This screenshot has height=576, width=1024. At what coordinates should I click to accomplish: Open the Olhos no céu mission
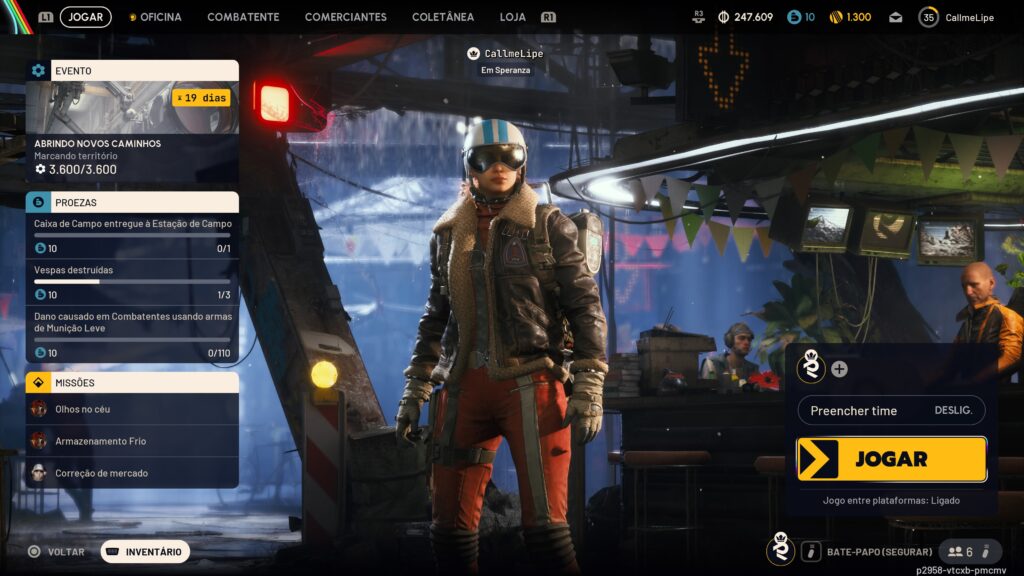coord(132,409)
